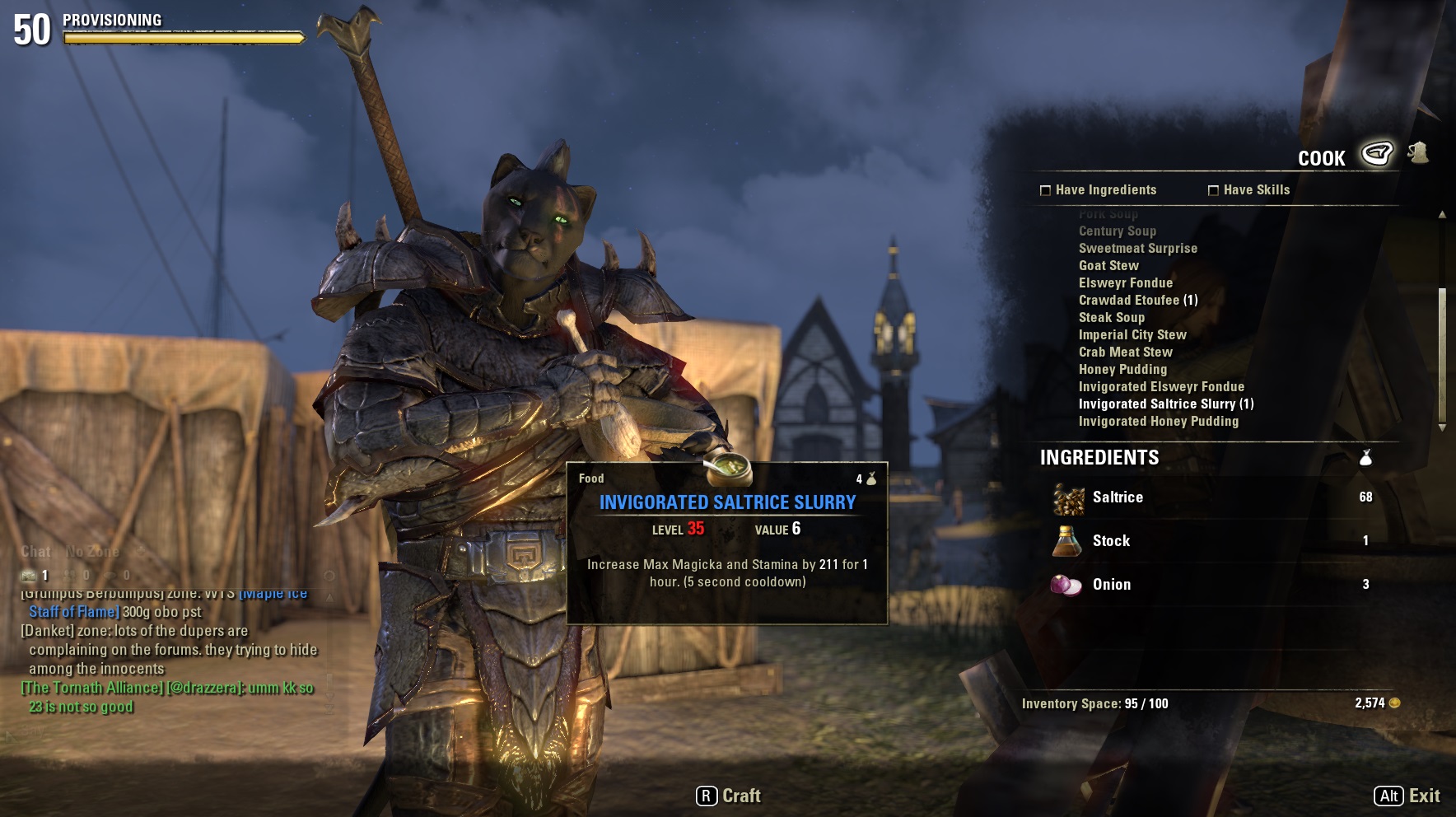The width and height of the screenshot is (1456, 817).
Task: Select the Crawdad Etoufee recipe
Action: [x=1137, y=301]
